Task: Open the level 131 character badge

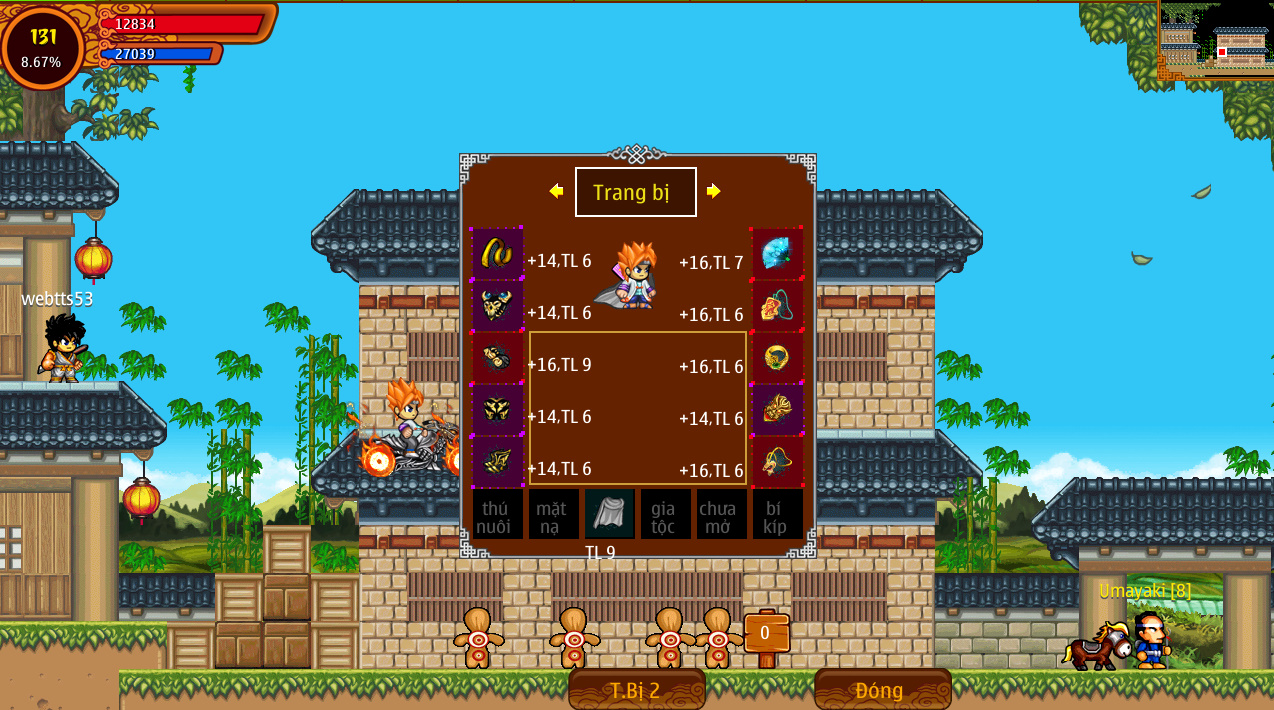Action: [42, 47]
